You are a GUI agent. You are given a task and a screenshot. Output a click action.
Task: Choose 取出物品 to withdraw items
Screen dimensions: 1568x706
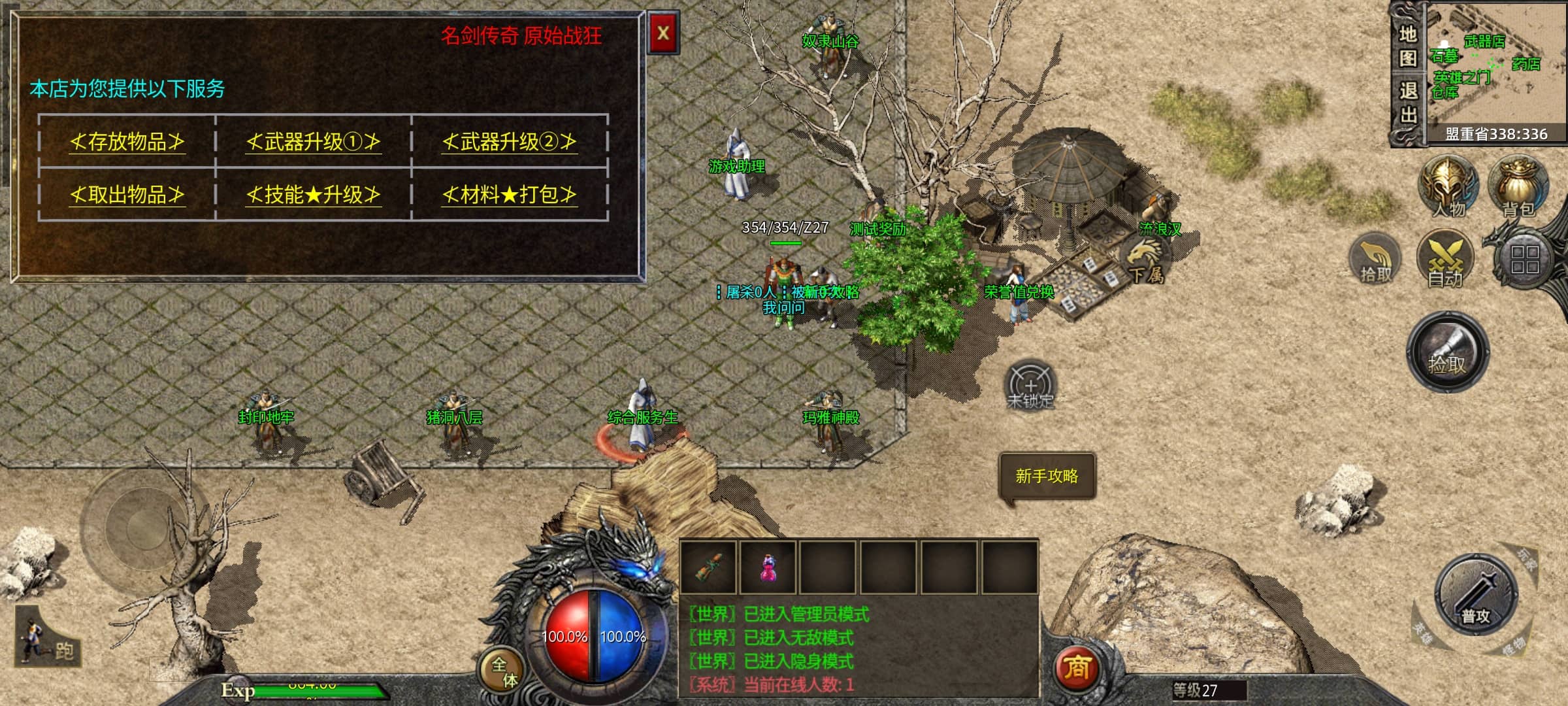[x=127, y=194]
